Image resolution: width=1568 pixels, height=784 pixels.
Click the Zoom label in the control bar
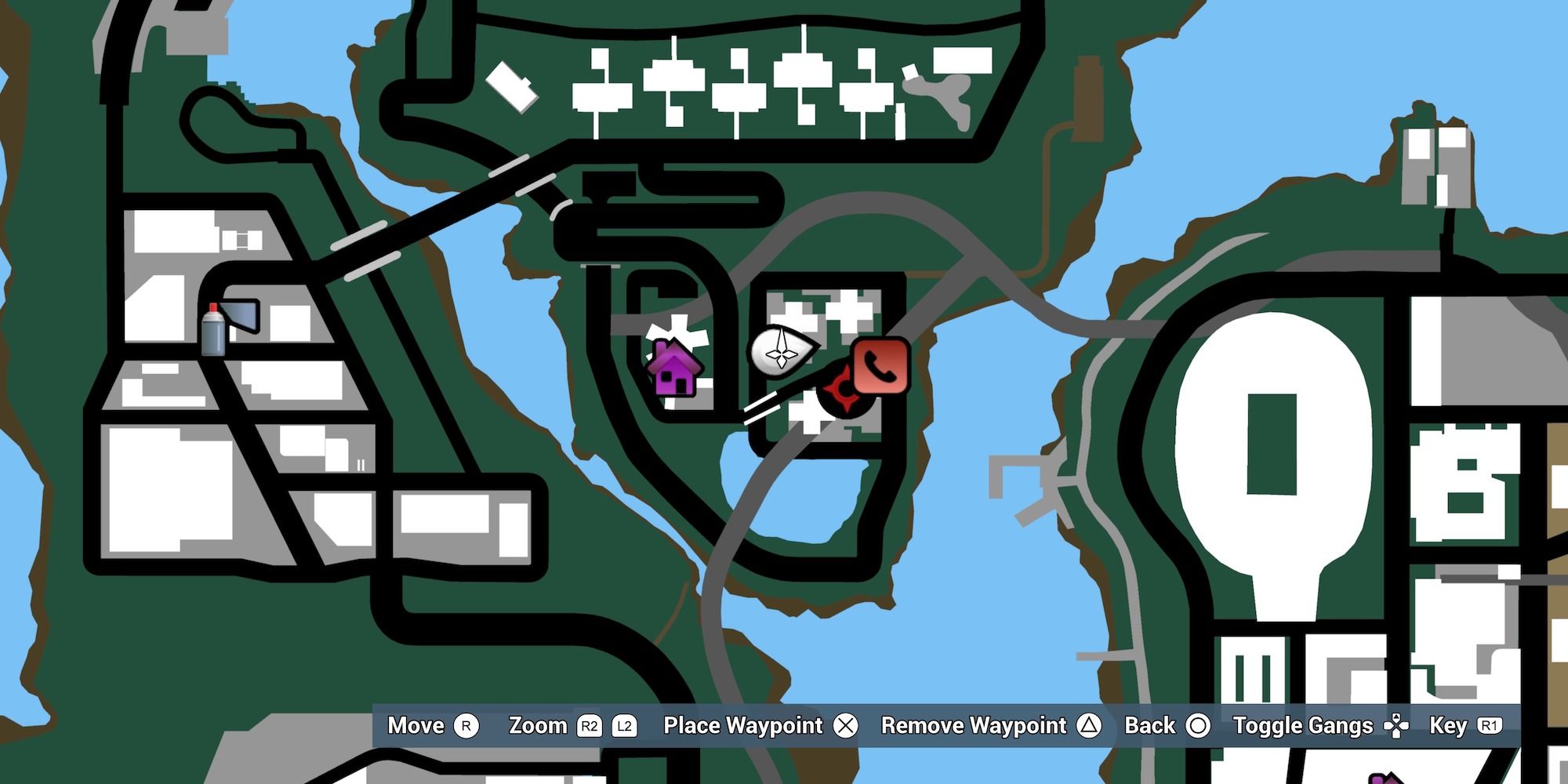coord(537,726)
